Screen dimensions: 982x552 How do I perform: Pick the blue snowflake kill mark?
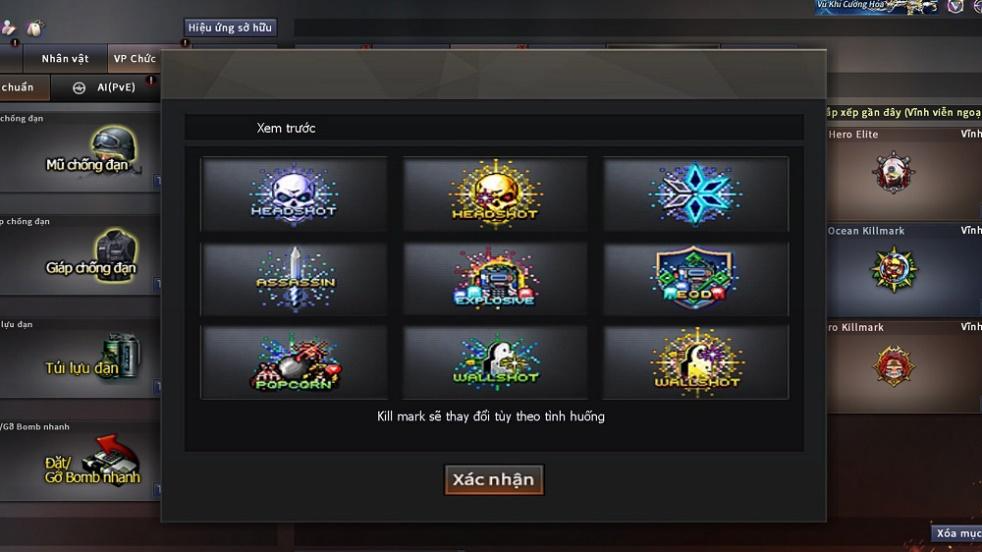point(695,193)
